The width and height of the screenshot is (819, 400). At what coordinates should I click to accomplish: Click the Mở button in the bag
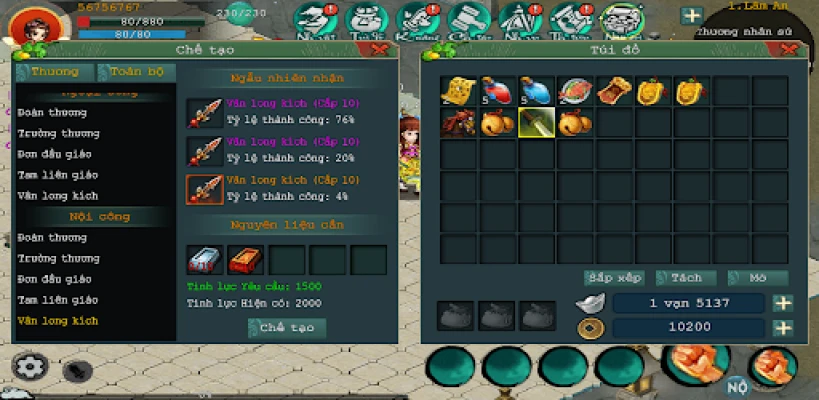coord(757,277)
